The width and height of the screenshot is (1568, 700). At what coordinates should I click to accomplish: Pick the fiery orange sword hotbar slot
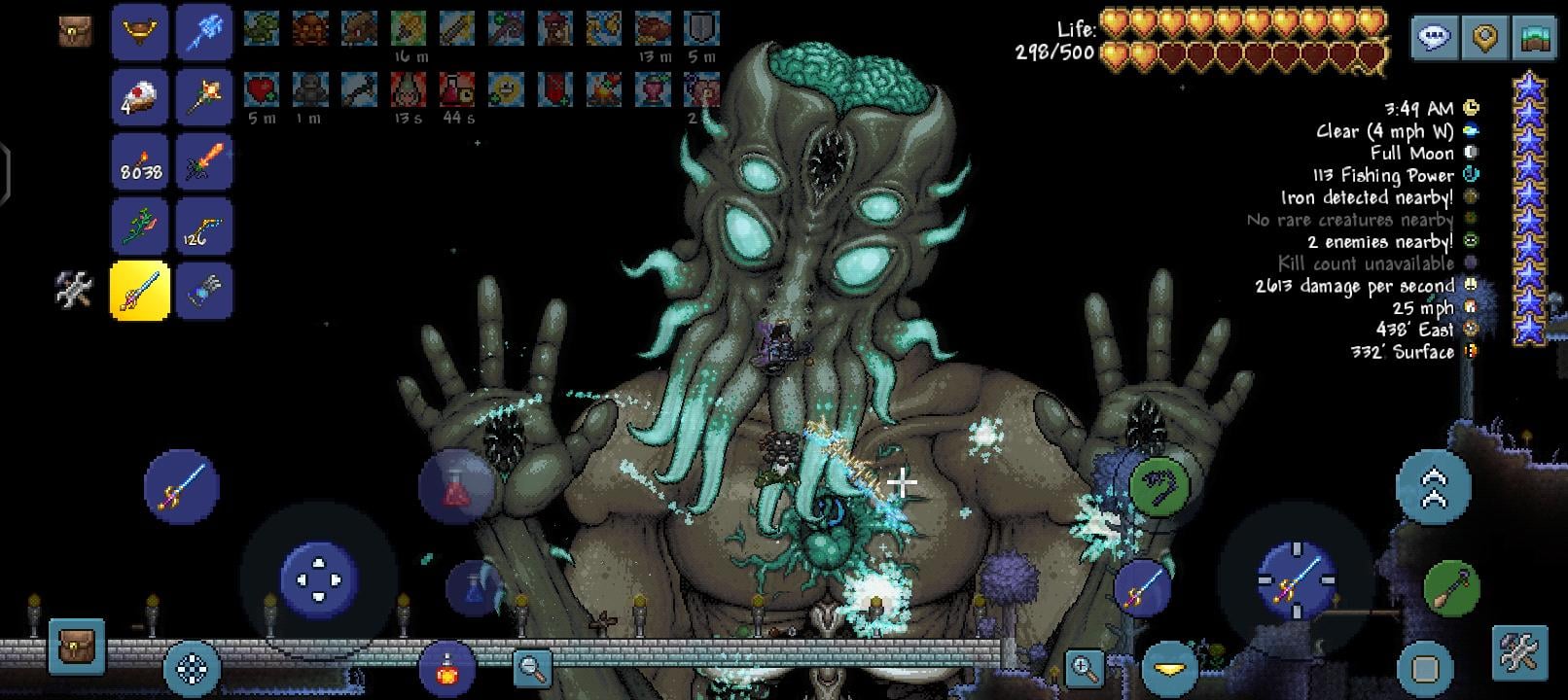coord(204,161)
